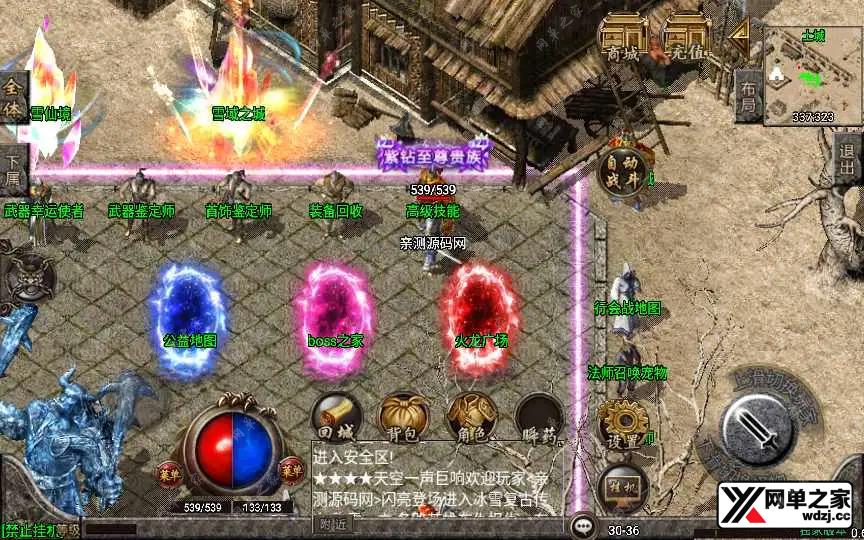864x540 pixels.
Task: Open the 背包 backpack
Action: click(402, 416)
